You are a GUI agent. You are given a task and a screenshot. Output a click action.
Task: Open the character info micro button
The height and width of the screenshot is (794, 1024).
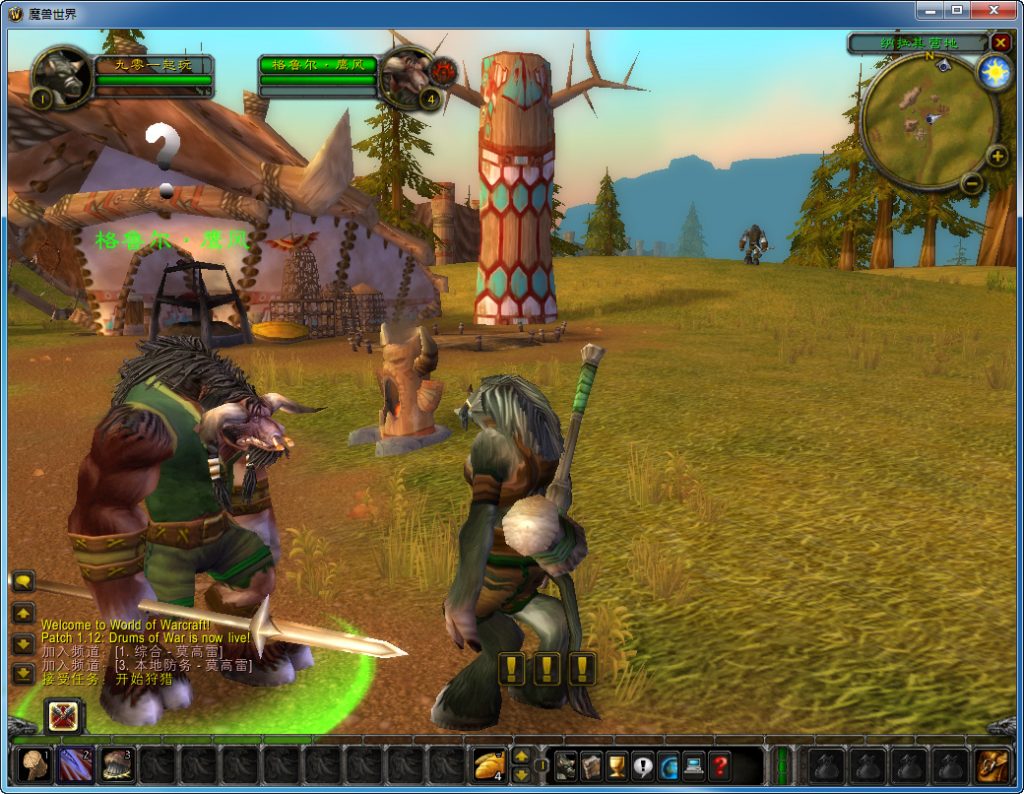[566, 766]
